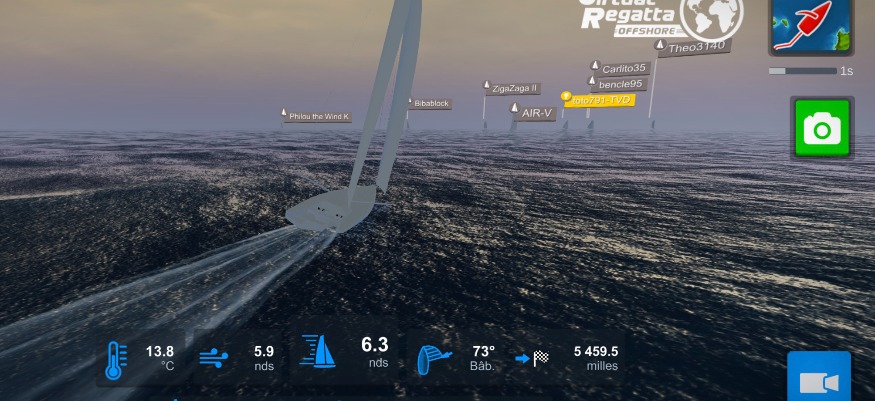
Task: Select the AIR-V boat label
Action: pos(537,113)
